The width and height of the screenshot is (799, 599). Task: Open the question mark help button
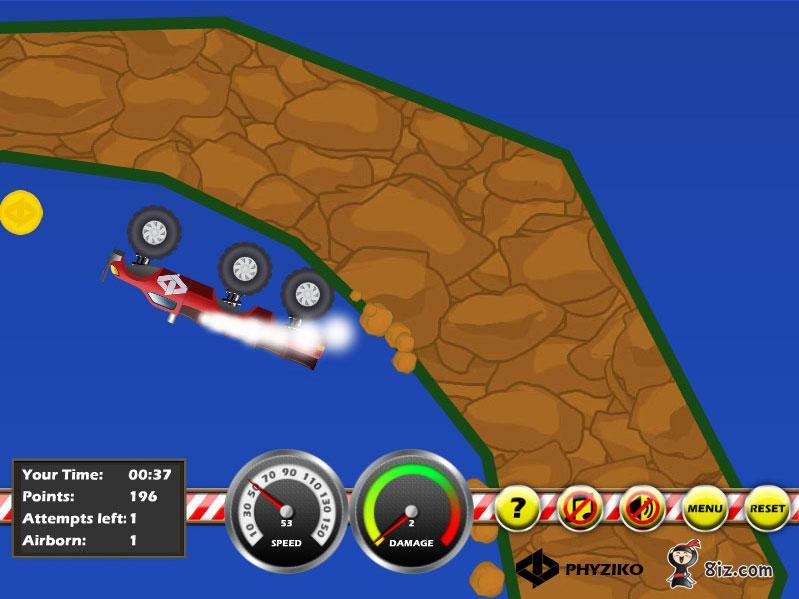pos(517,509)
